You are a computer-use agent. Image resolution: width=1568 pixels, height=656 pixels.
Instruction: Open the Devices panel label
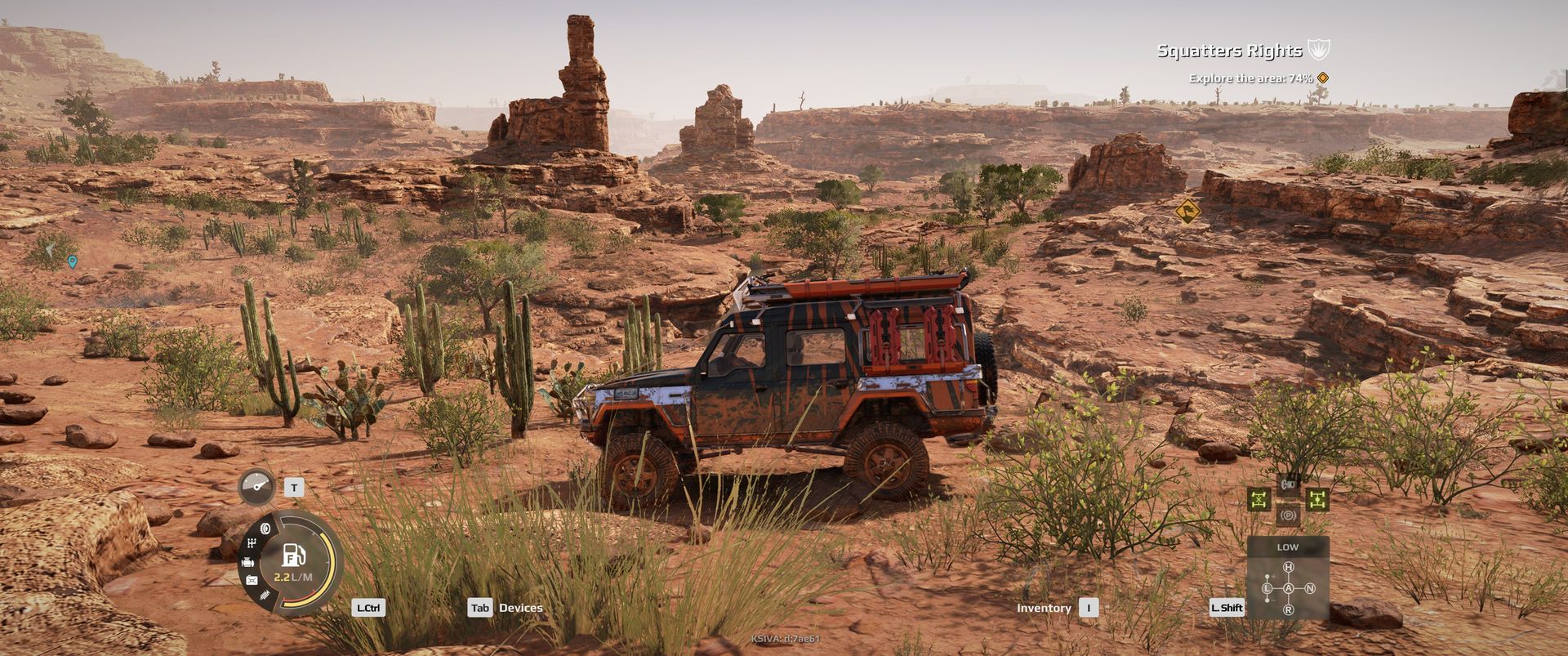pos(520,608)
